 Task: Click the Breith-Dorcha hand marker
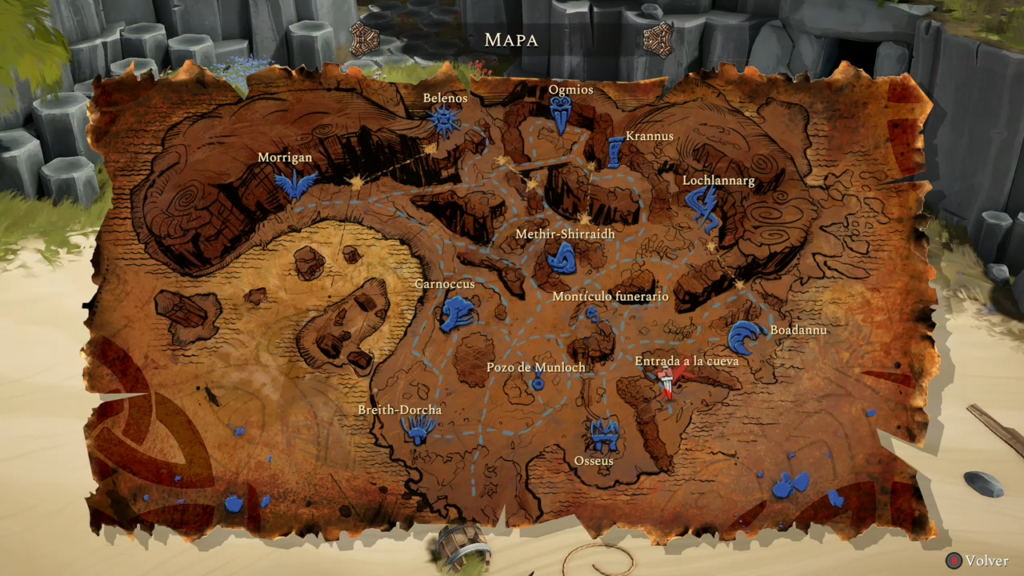[419, 430]
